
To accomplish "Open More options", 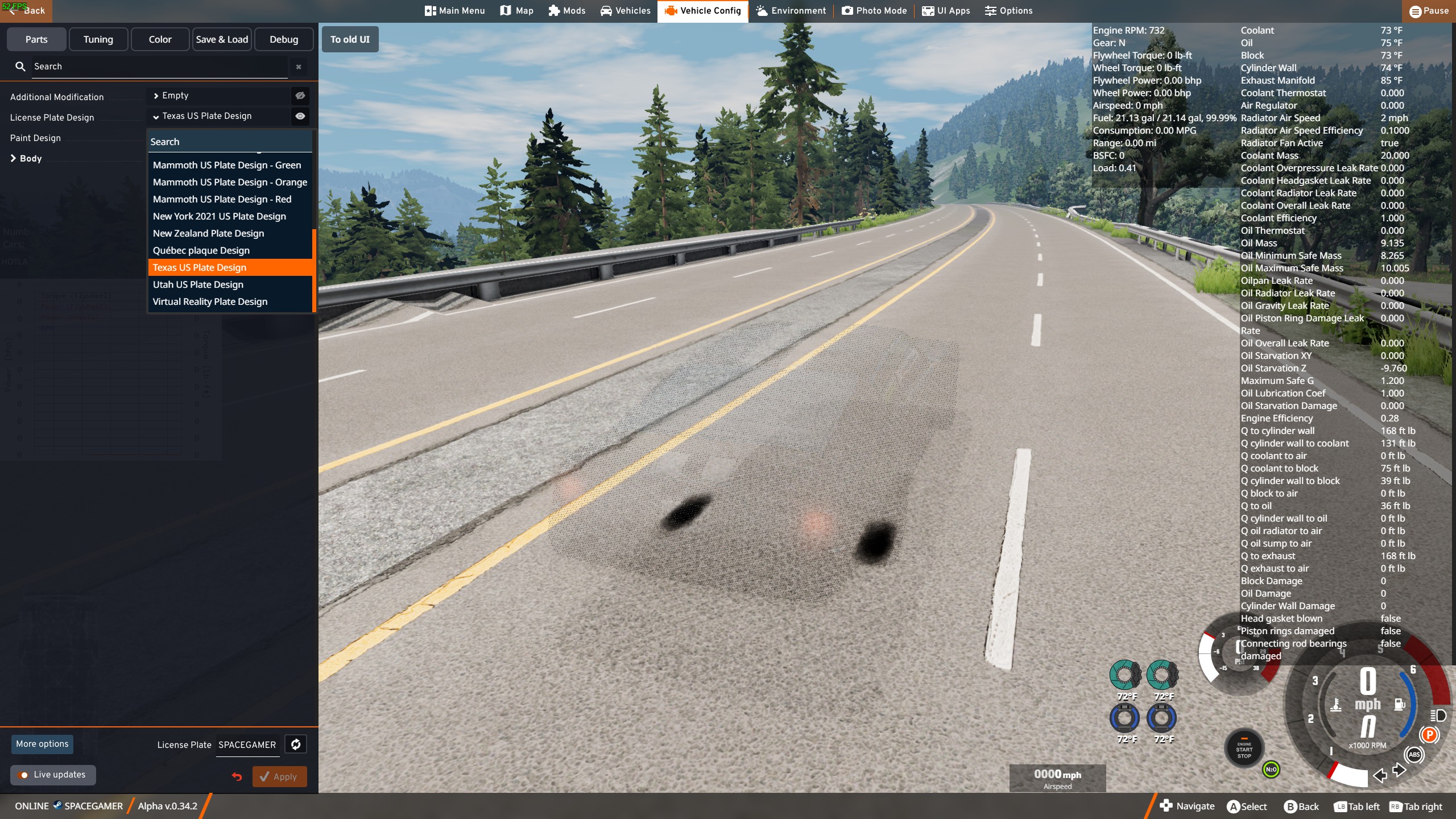I will click(x=42, y=744).
